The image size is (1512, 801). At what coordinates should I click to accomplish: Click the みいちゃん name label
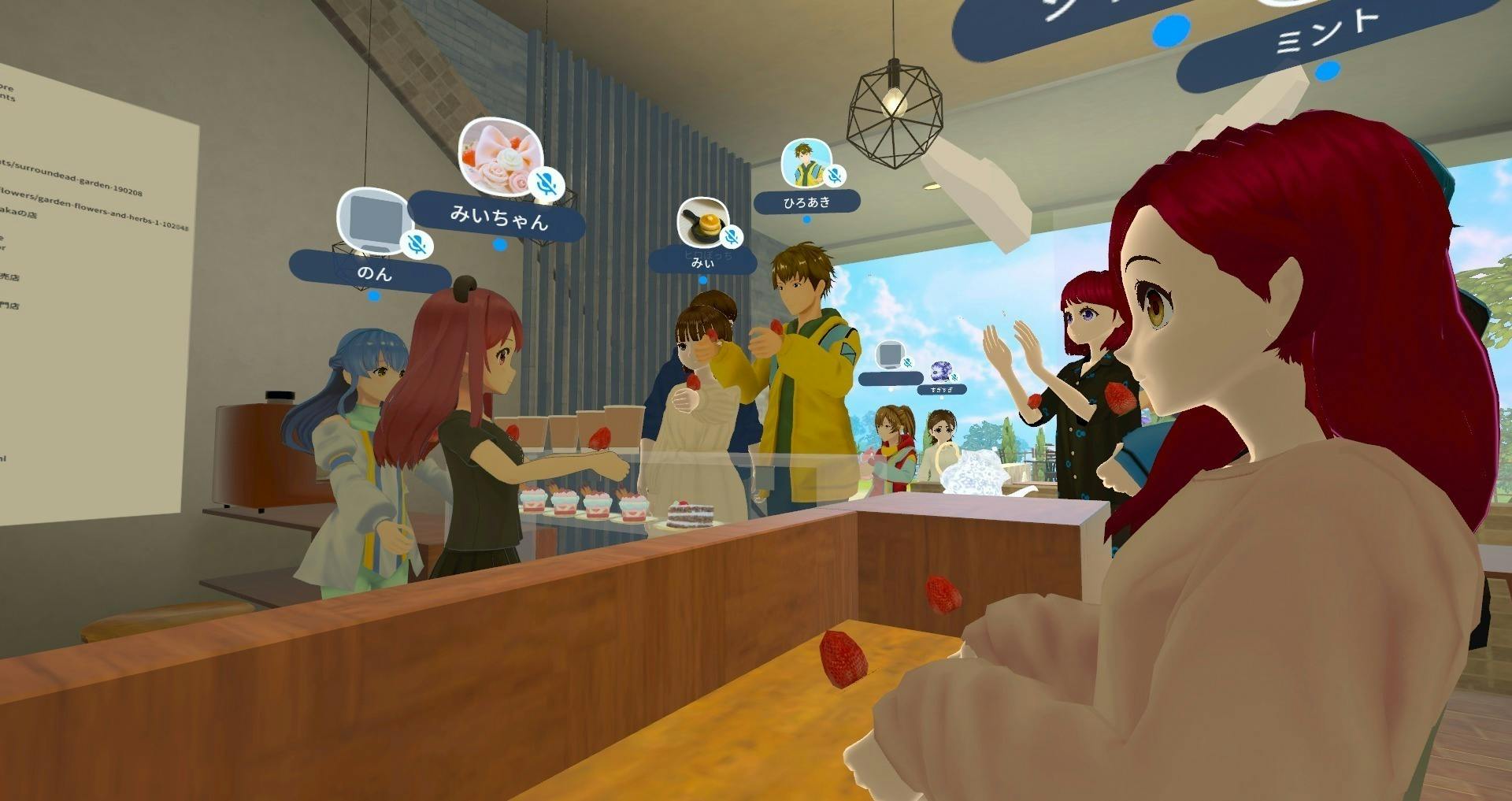[498, 217]
